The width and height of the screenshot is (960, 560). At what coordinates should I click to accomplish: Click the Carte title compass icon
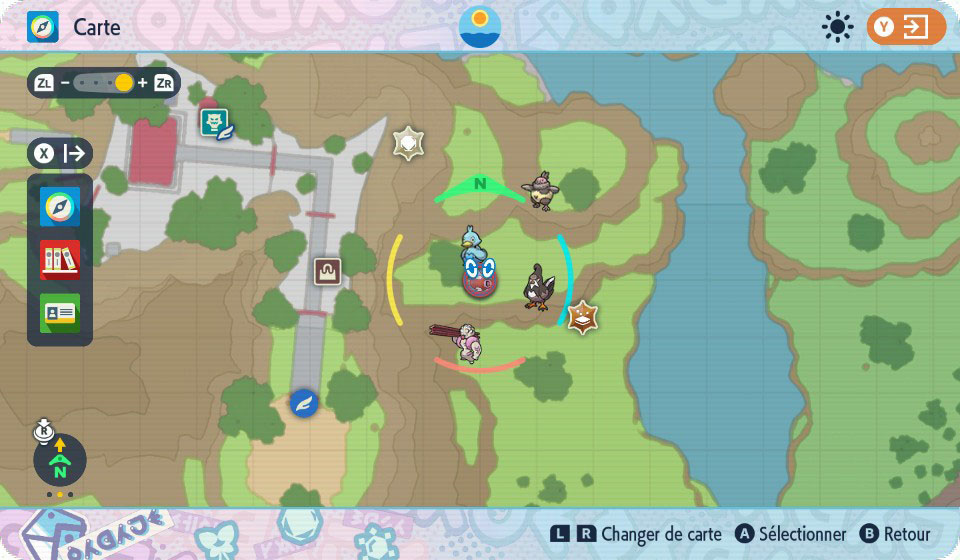click(43, 27)
